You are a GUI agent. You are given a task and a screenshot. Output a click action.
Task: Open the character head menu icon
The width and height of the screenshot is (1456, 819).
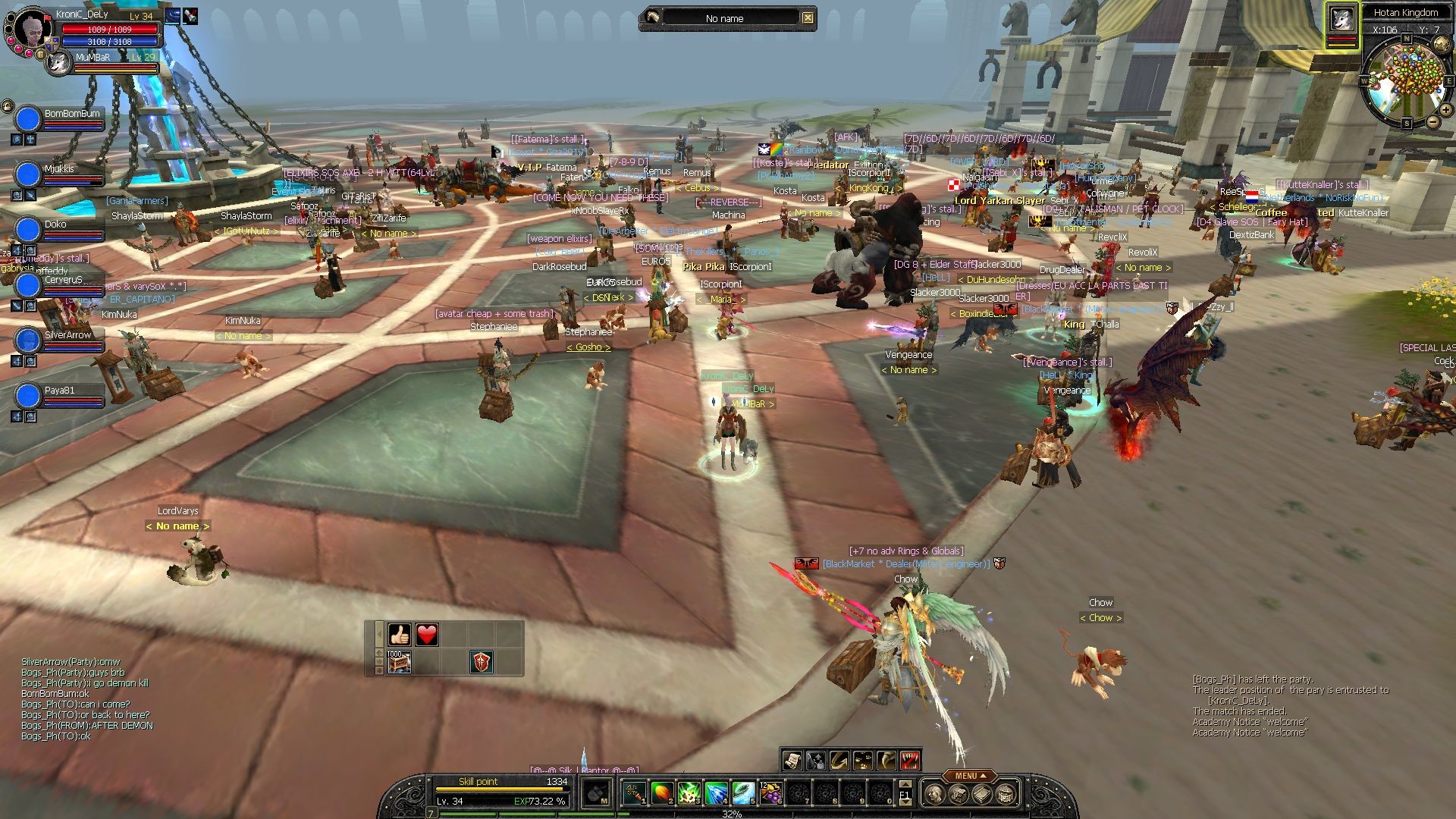point(935,794)
